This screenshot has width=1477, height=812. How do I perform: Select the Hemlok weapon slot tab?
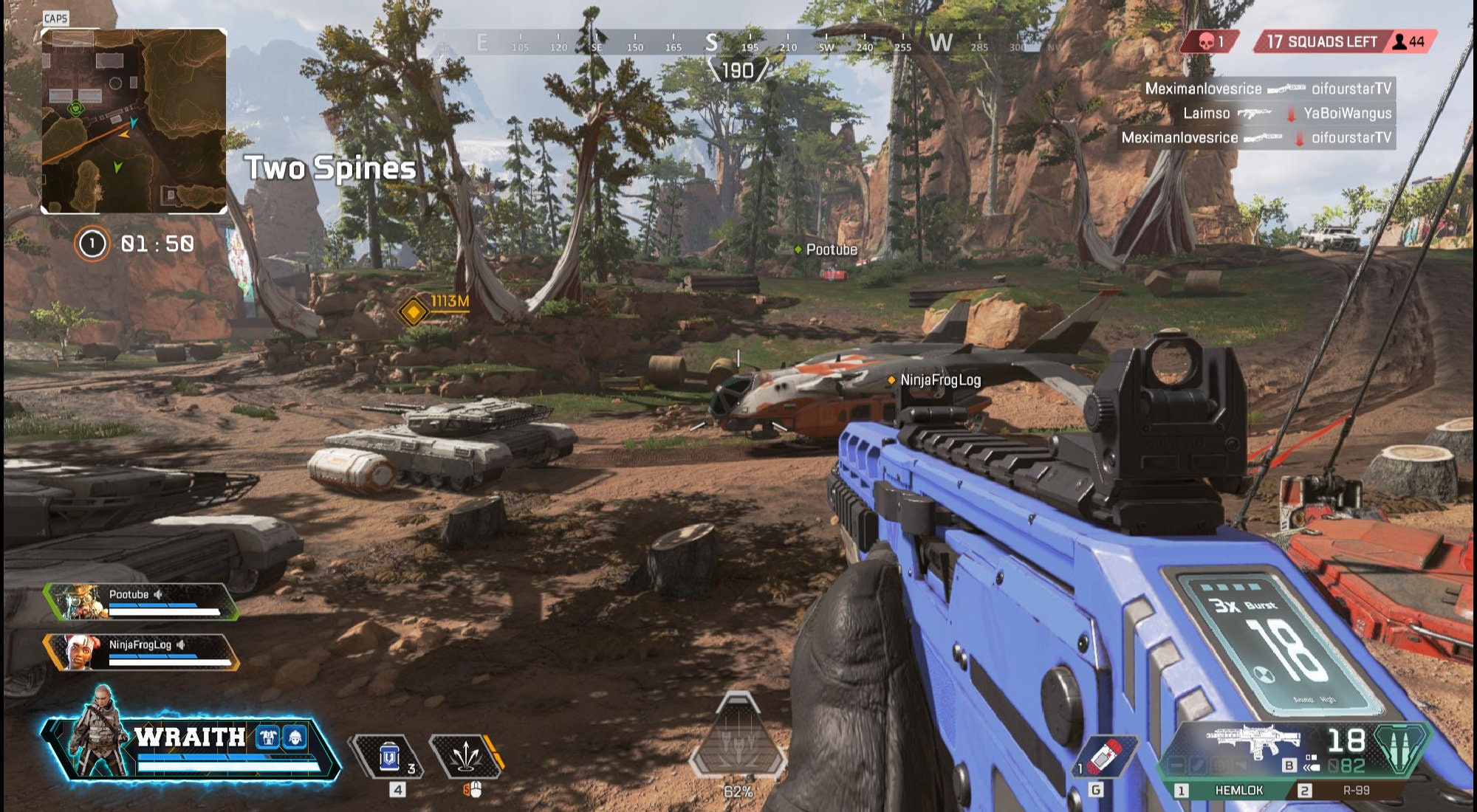tap(1239, 790)
